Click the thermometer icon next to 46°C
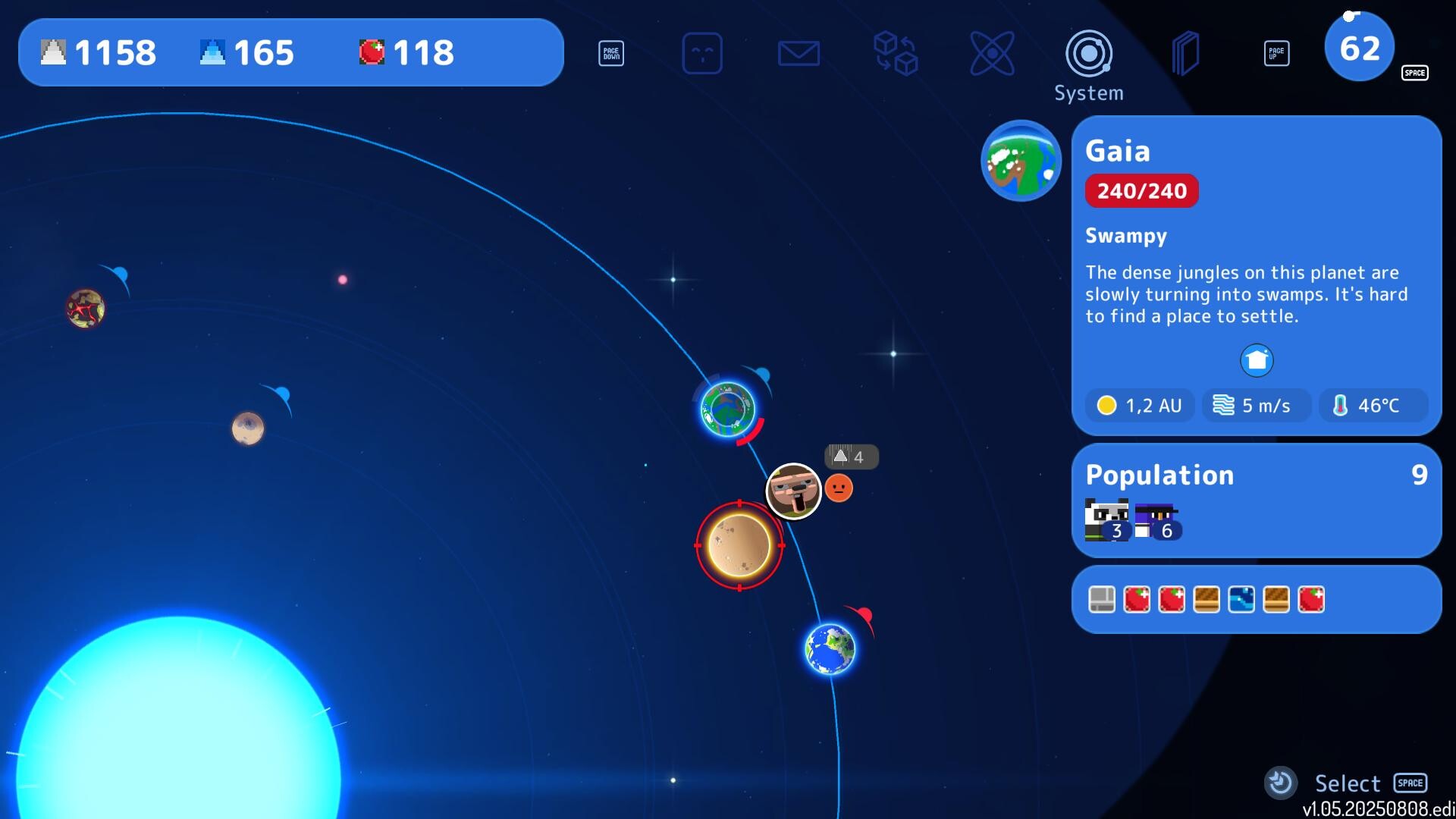The height and width of the screenshot is (819, 1456). pos(1339,406)
